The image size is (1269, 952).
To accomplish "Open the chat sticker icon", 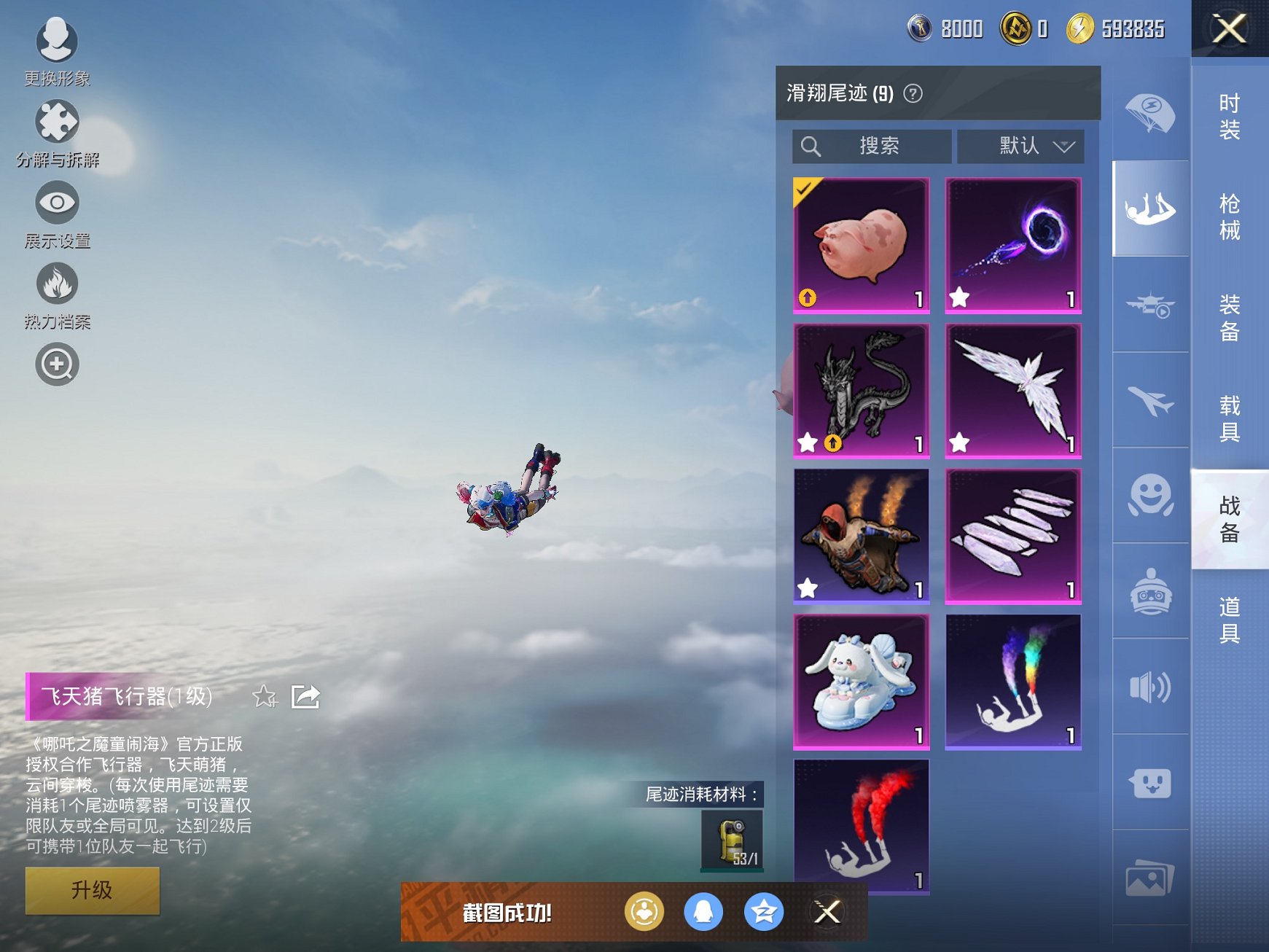I will 1149,782.
